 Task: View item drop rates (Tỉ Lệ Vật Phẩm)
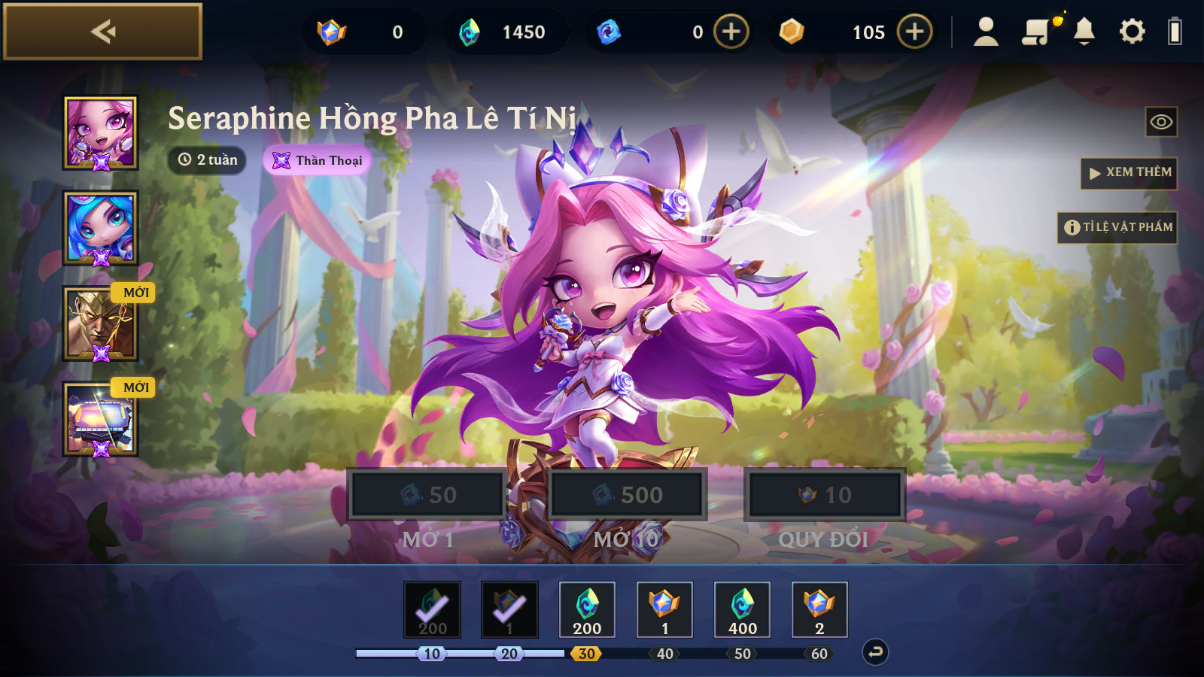click(1117, 227)
